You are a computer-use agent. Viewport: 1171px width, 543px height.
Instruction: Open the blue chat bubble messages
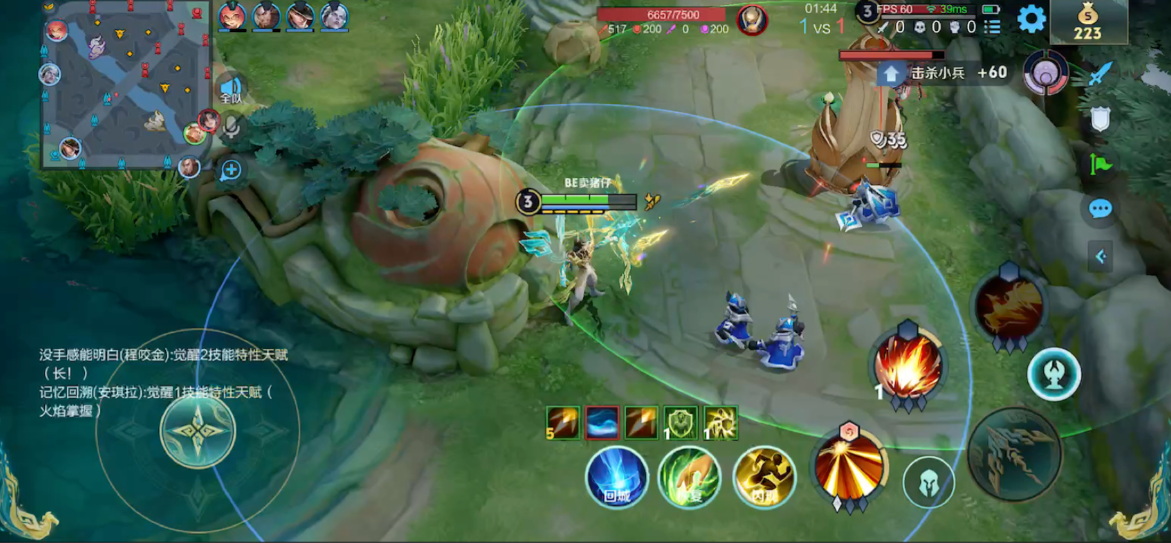1101,209
